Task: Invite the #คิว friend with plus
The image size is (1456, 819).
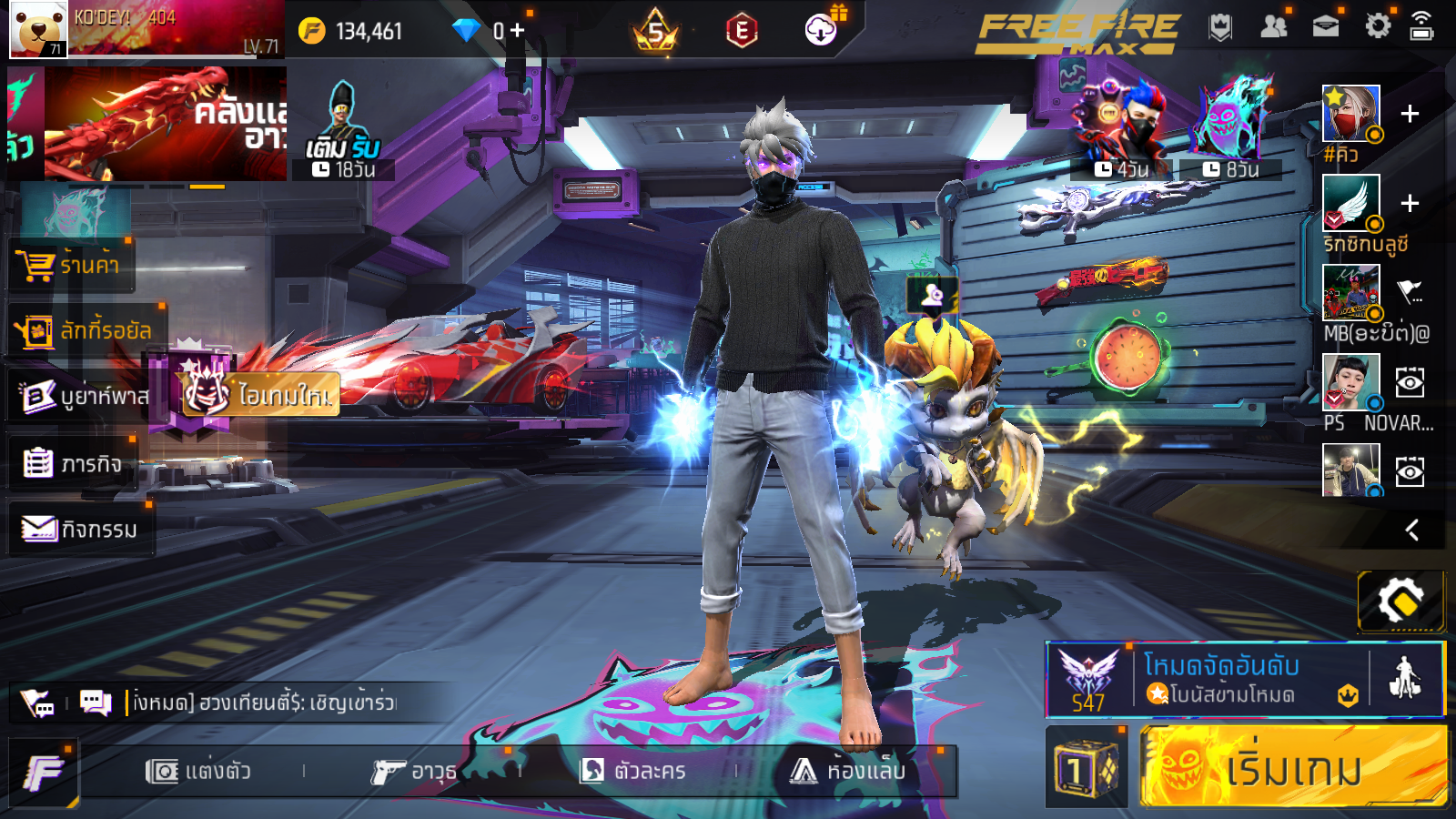Action: pyautogui.click(x=1410, y=114)
